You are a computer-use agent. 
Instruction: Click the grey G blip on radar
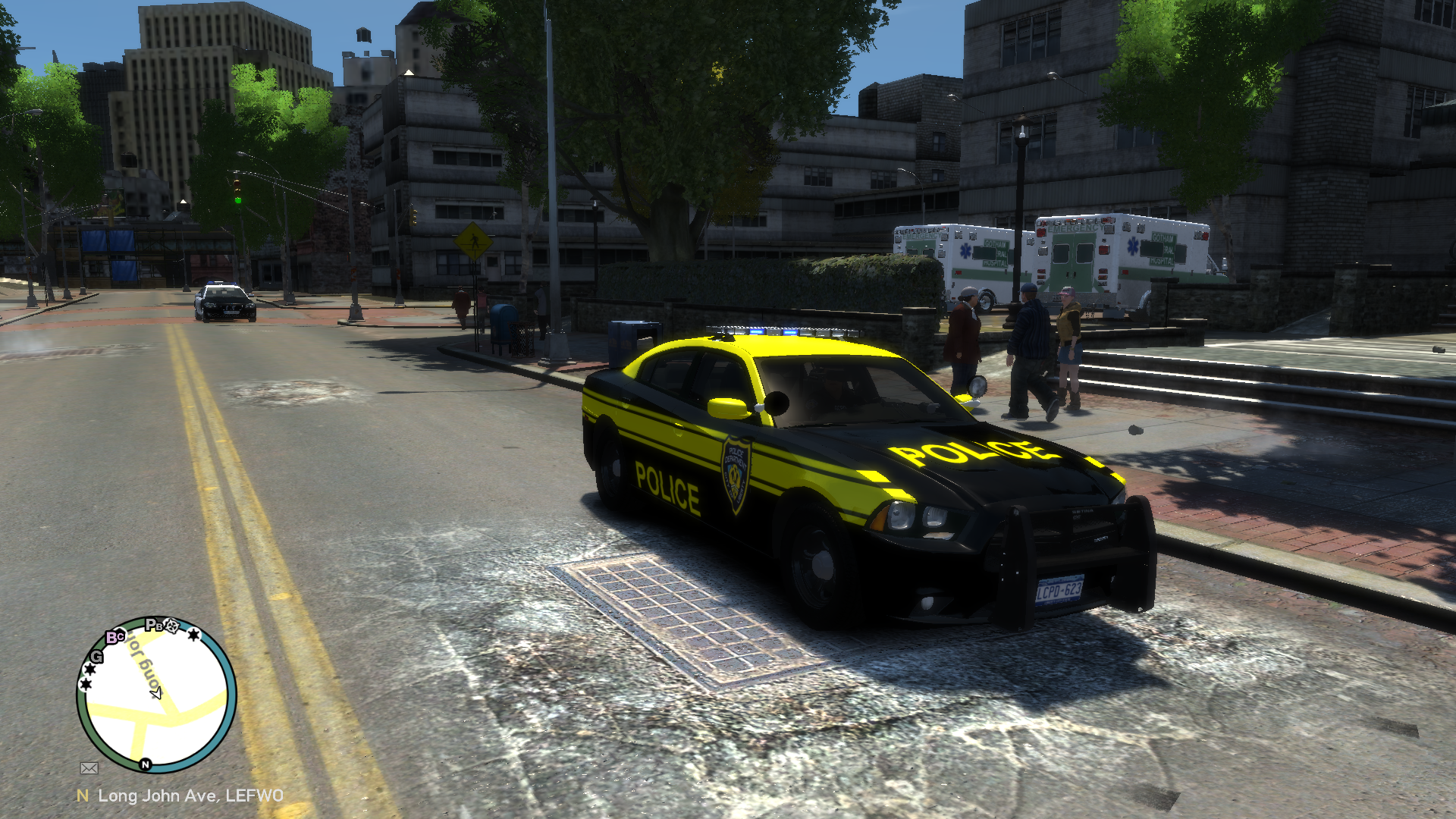(97, 656)
